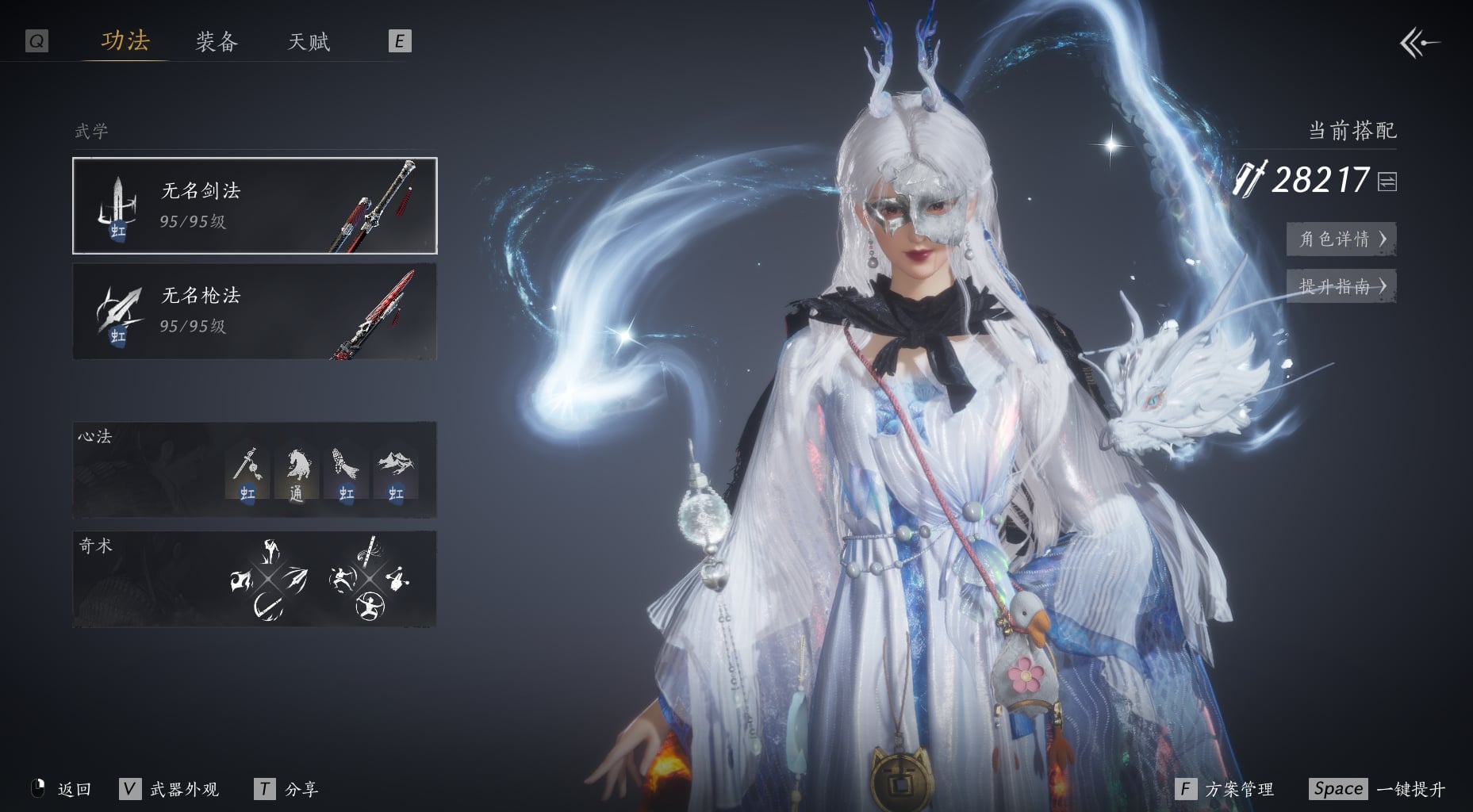Open the 心法 inner arts panel
Image resolution: width=1473 pixels, height=812 pixels.
click(255, 469)
